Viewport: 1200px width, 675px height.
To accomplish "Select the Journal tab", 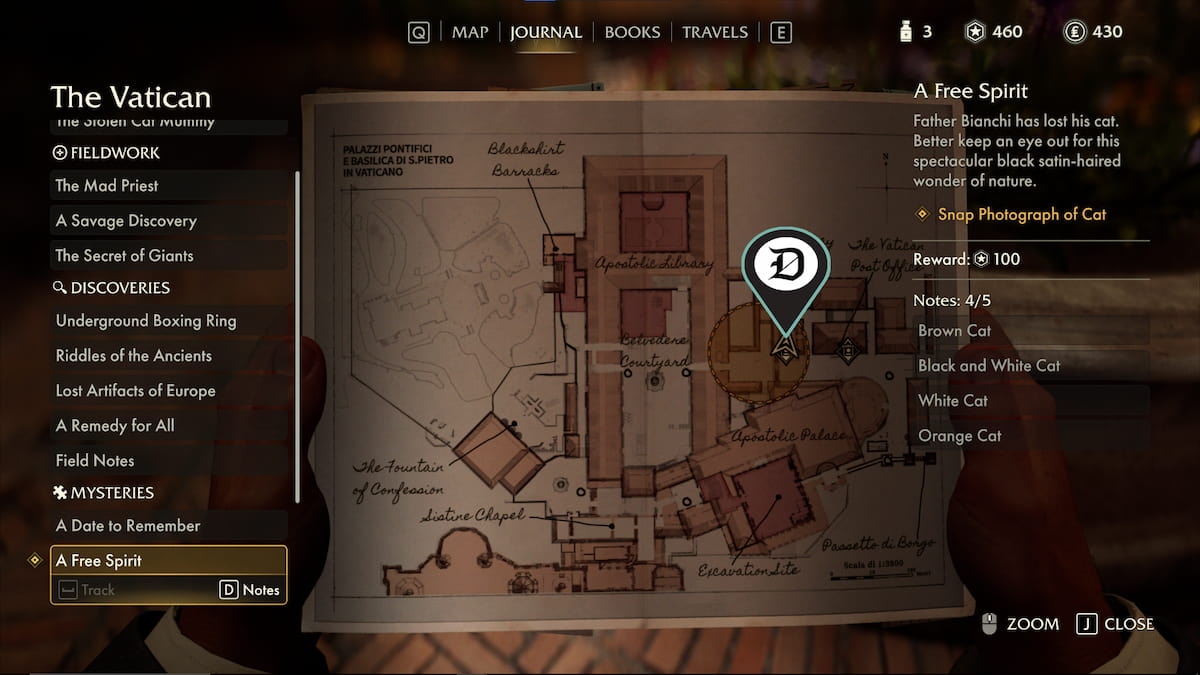I will point(546,32).
